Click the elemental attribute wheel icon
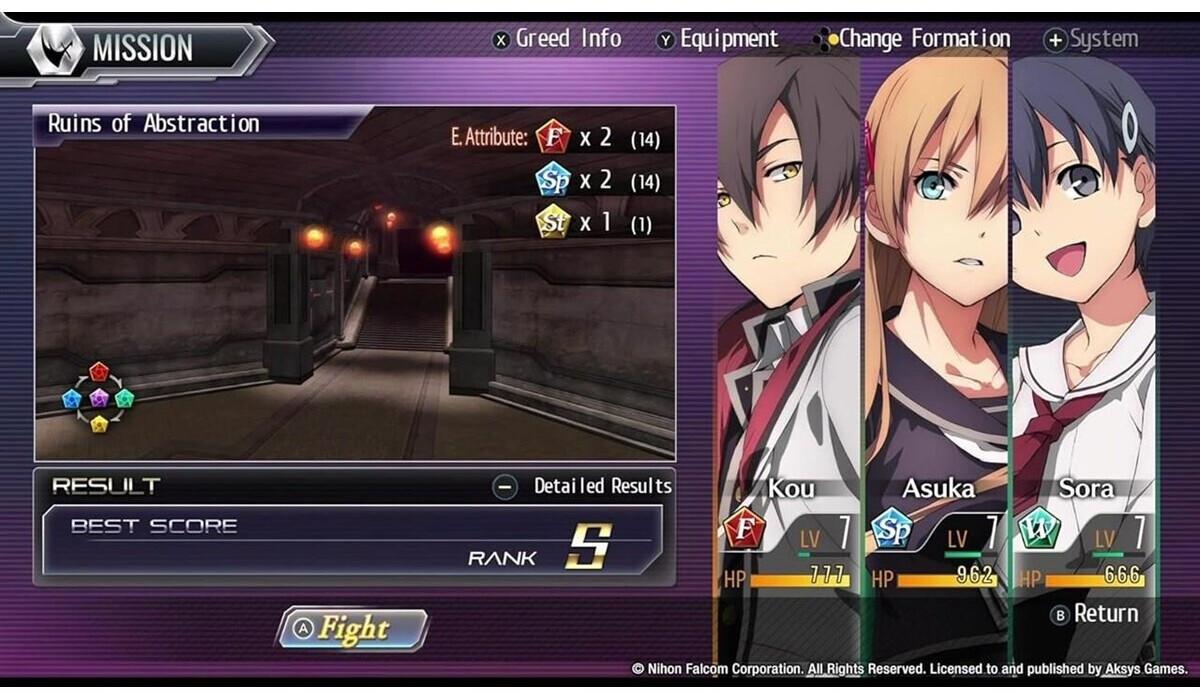Image resolution: width=1200 pixels, height=693 pixels. click(x=98, y=398)
